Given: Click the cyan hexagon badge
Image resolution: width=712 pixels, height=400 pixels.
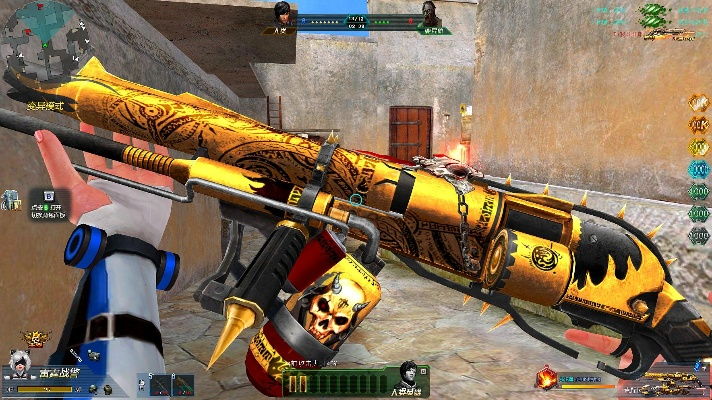Looking at the screenshot, I should (697, 169).
